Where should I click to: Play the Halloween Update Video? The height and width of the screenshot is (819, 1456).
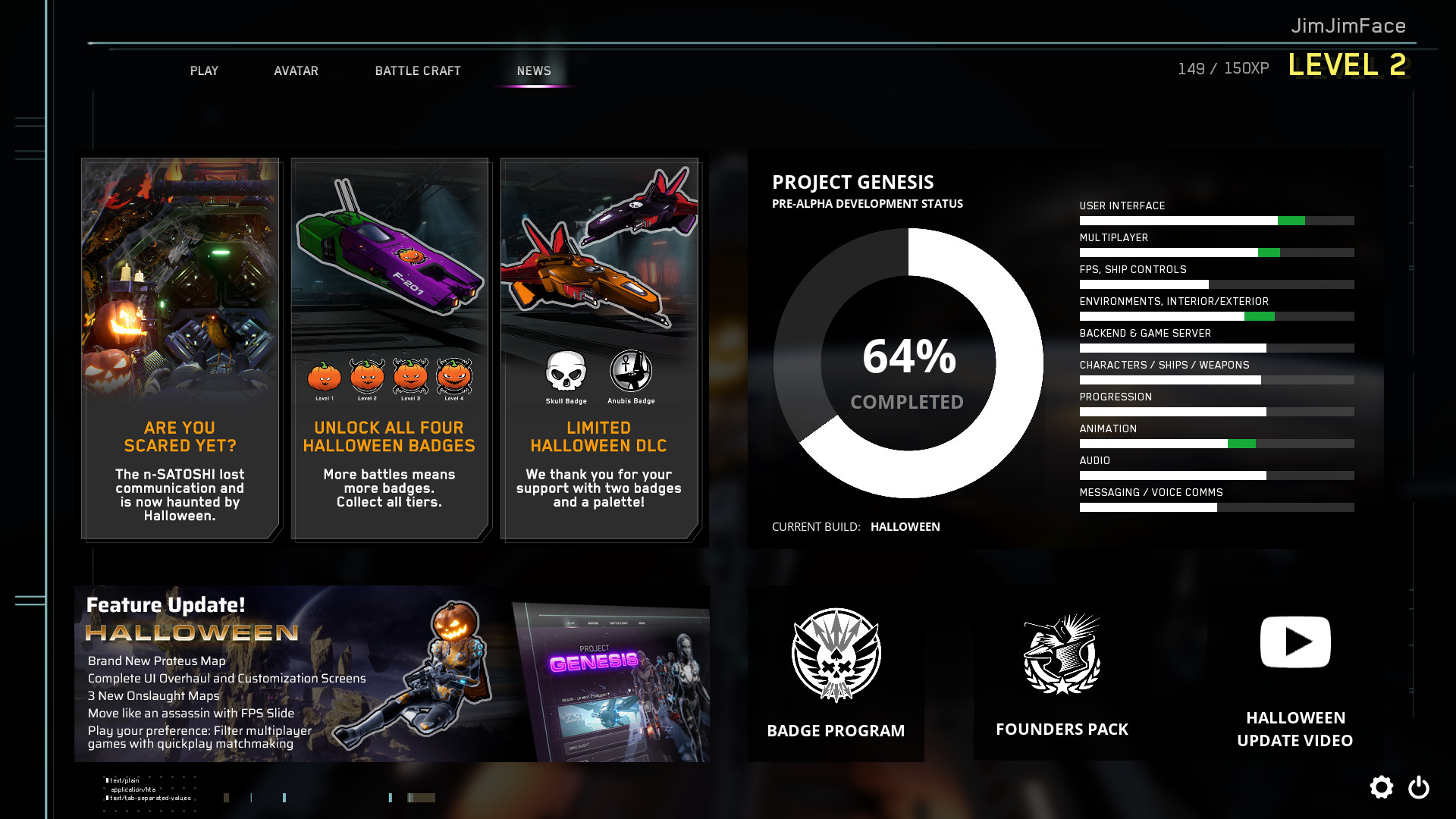pyautogui.click(x=1294, y=673)
